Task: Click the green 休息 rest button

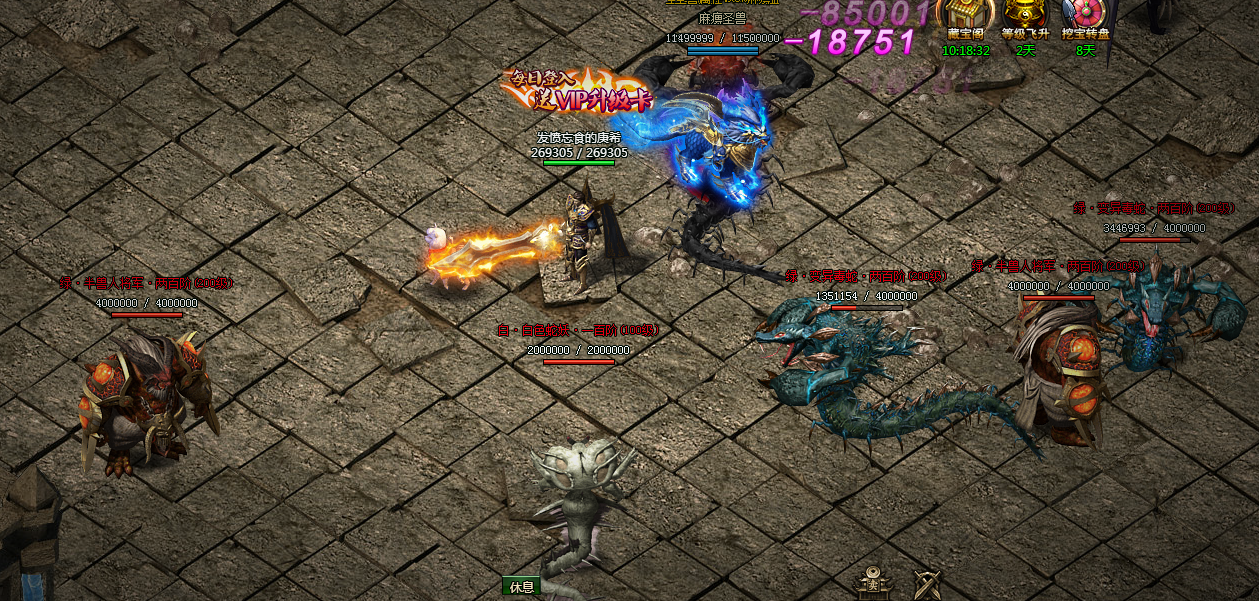Action: pos(521,587)
